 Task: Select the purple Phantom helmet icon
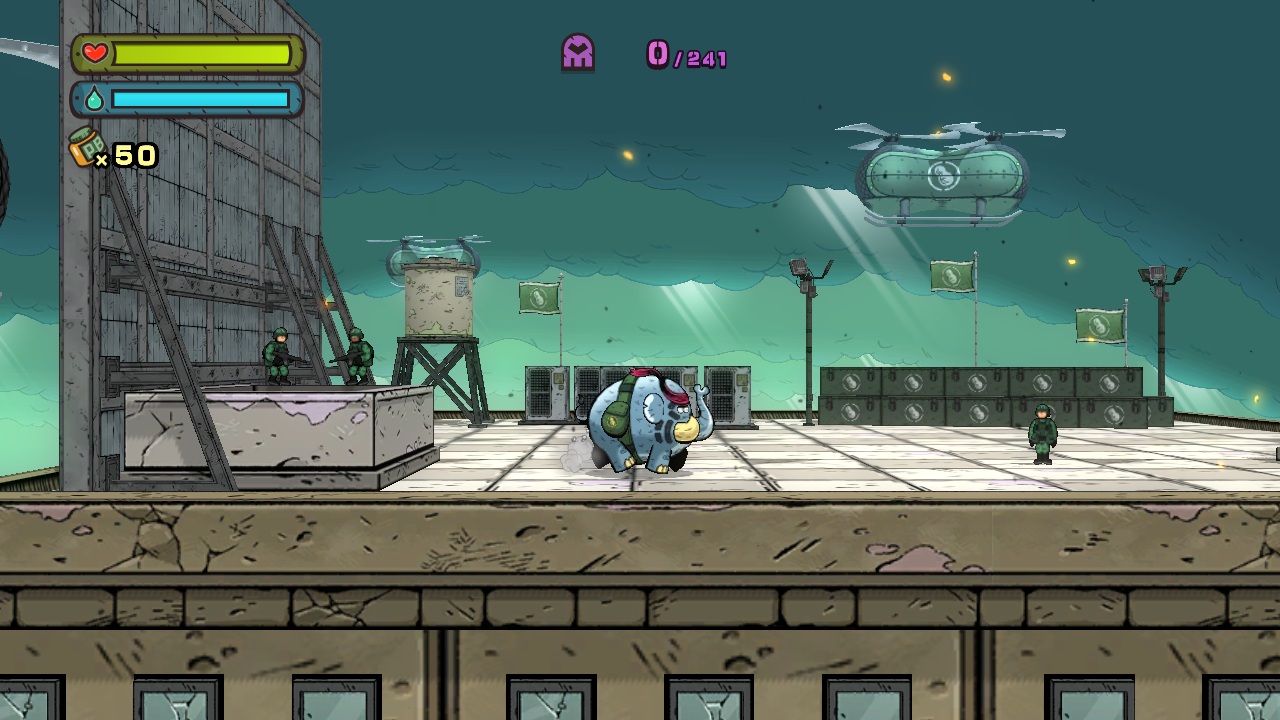click(578, 52)
